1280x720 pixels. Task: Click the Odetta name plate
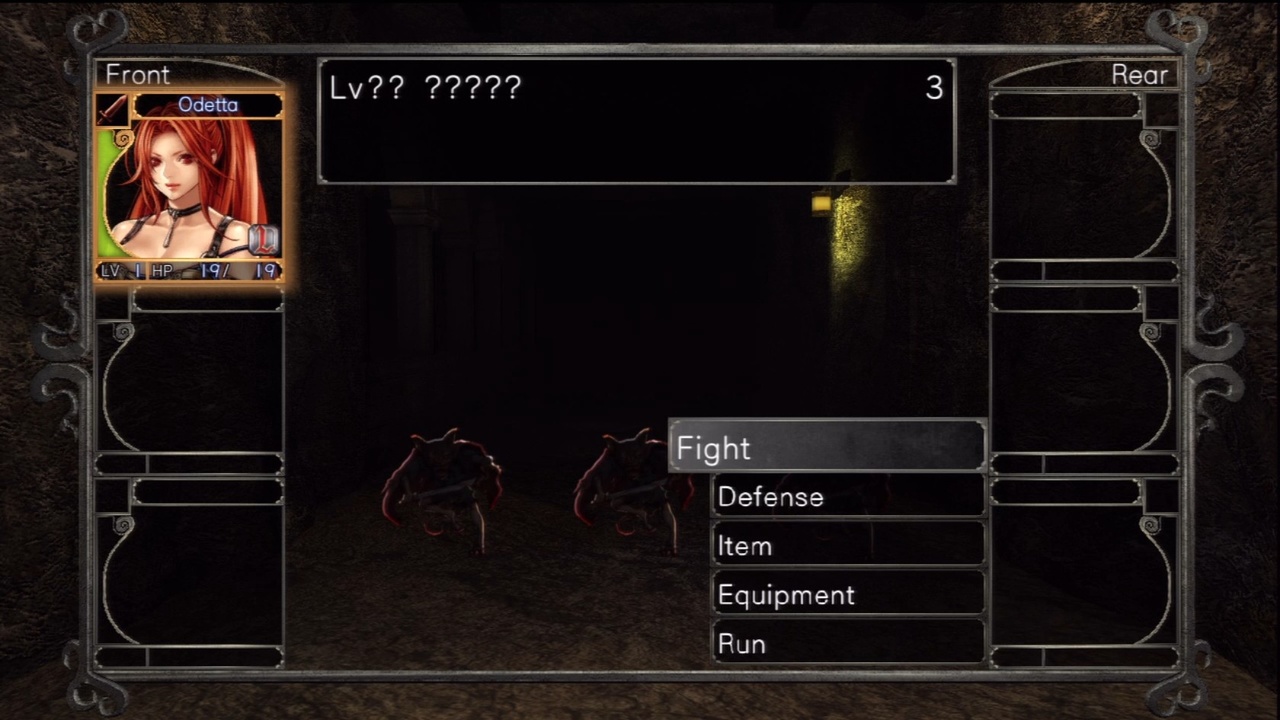[207, 105]
